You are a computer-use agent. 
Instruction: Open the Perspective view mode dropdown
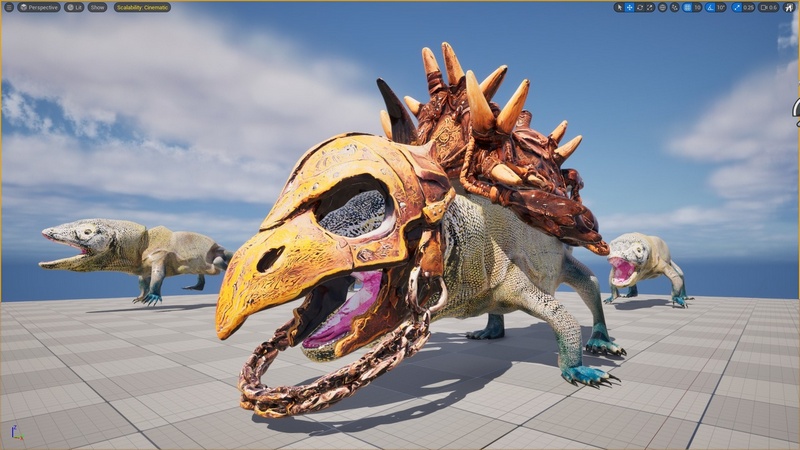point(39,7)
